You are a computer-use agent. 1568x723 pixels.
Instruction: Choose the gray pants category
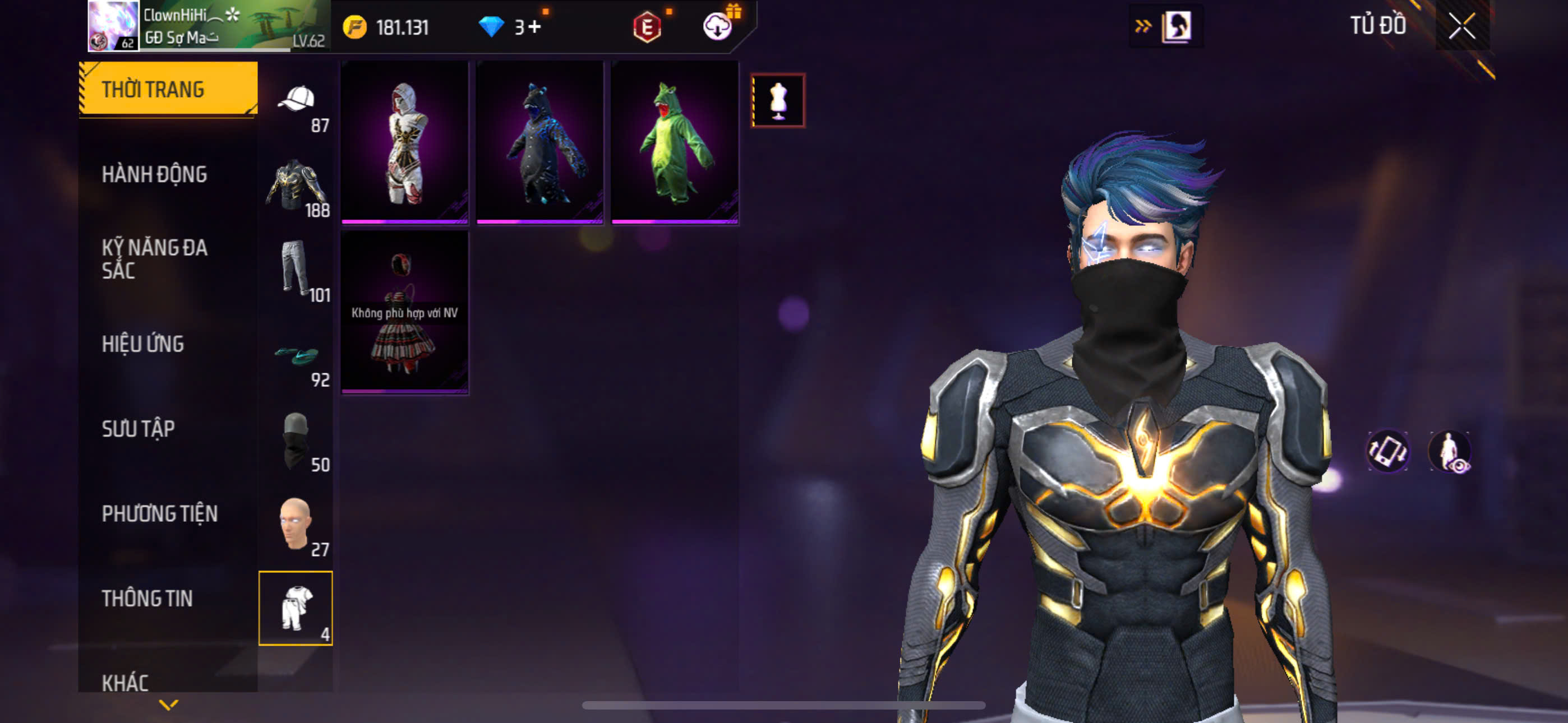pos(297,270)
